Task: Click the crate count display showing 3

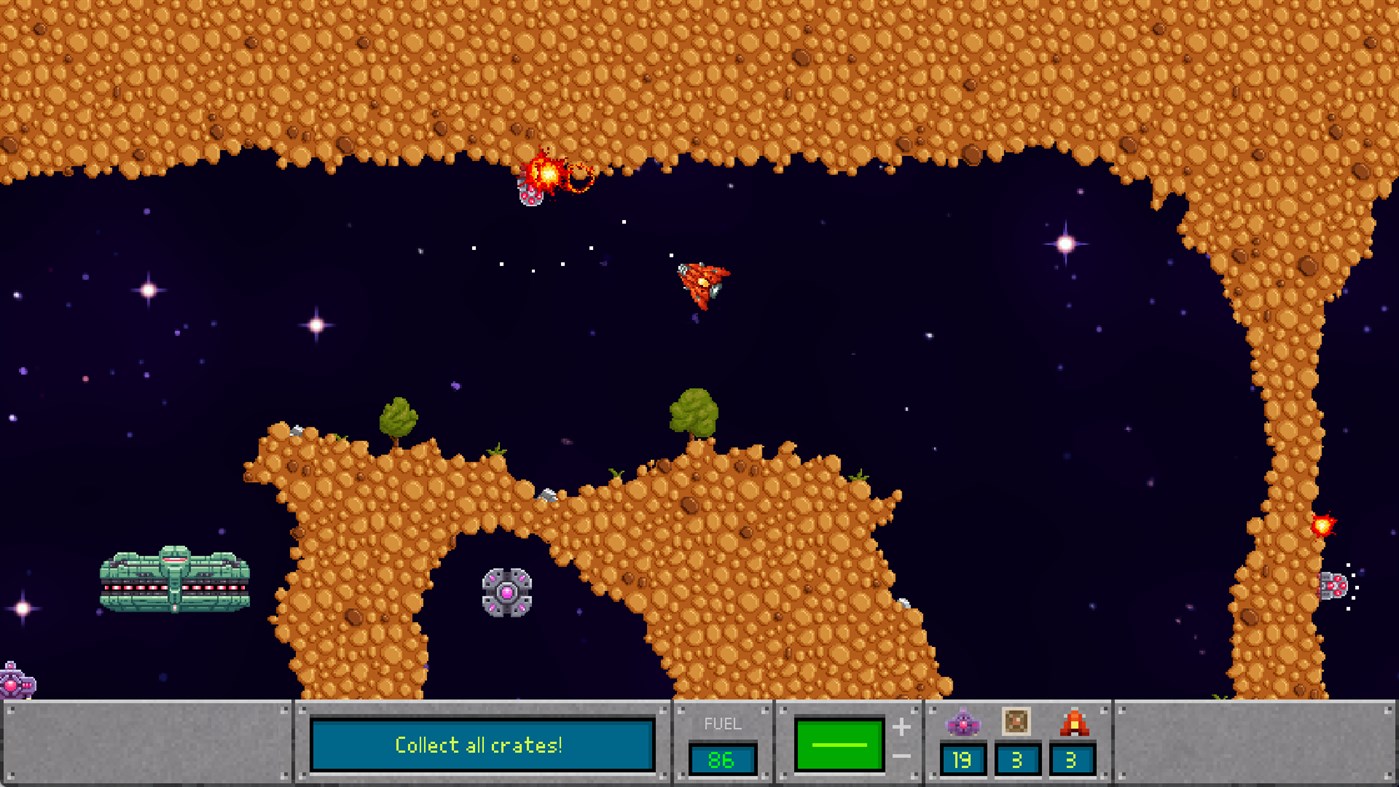Action: 1017,760
